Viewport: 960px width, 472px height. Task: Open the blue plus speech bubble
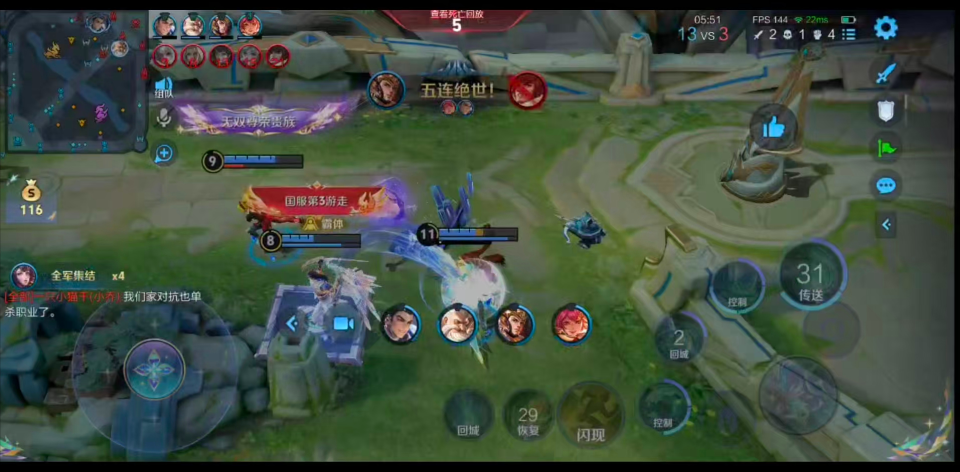pos(164,153)
